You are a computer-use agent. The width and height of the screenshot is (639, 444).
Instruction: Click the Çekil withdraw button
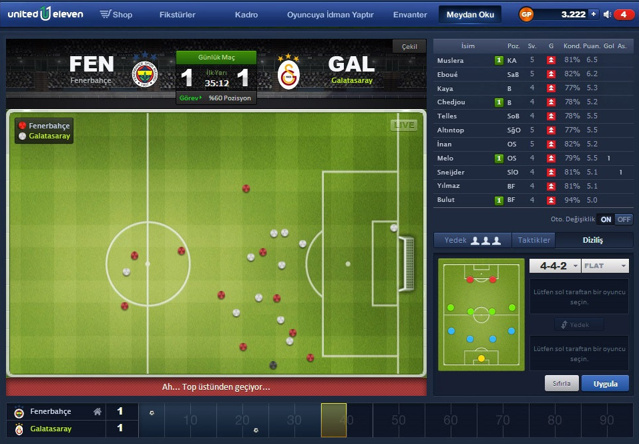408,46
